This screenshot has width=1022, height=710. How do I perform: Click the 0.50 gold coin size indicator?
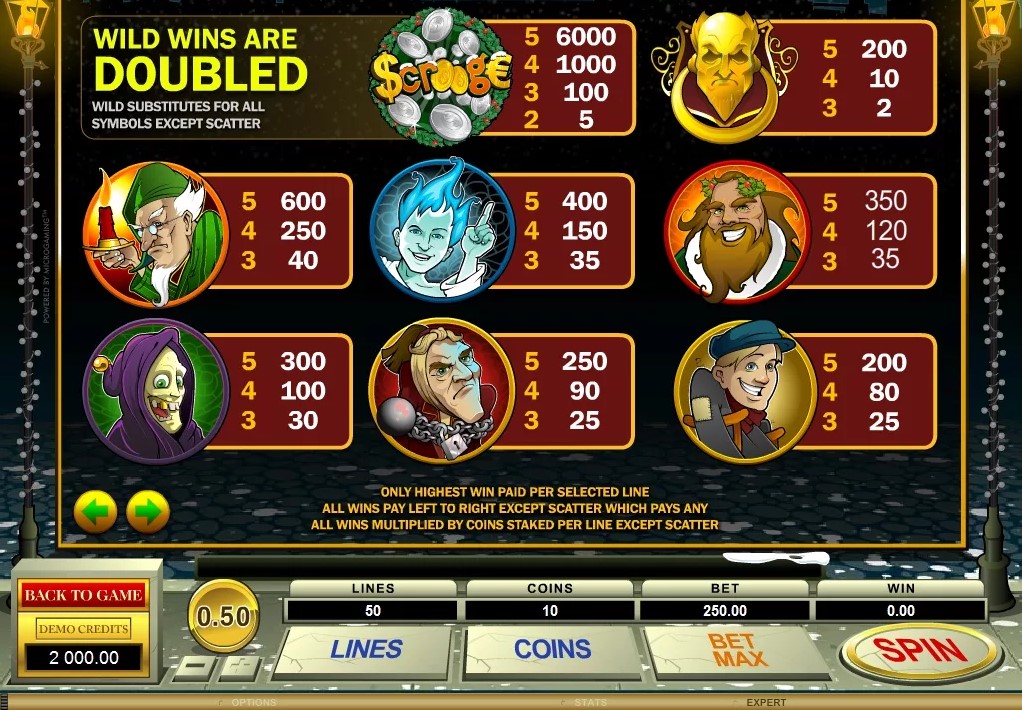(x=223, y=616)
